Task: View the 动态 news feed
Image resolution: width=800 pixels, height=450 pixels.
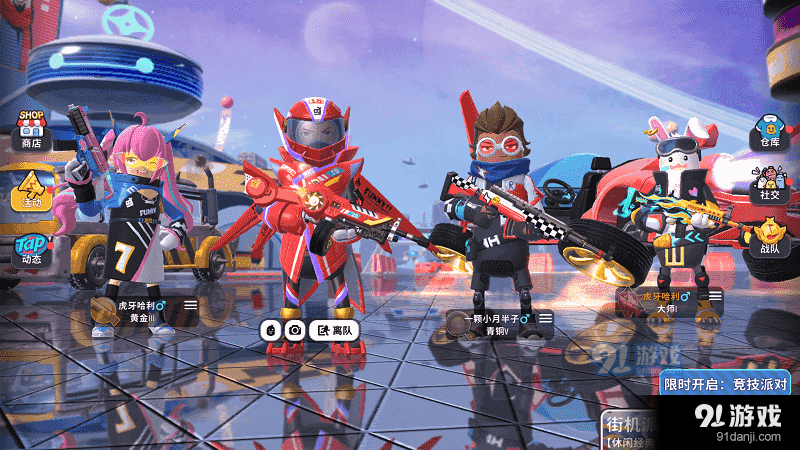Action: (x=31, y=250)
